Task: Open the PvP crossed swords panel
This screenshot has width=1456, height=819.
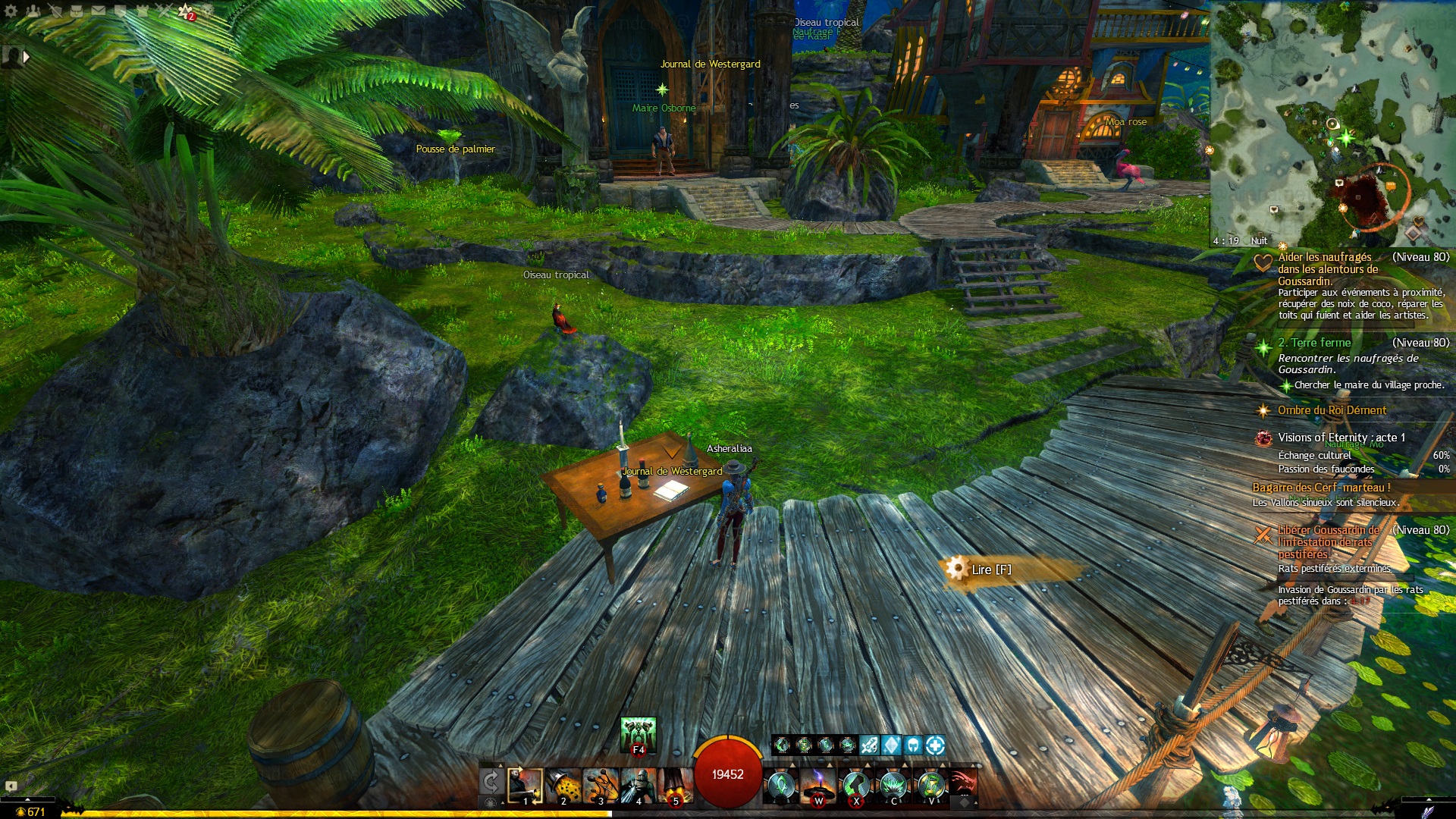Action: 164,11
